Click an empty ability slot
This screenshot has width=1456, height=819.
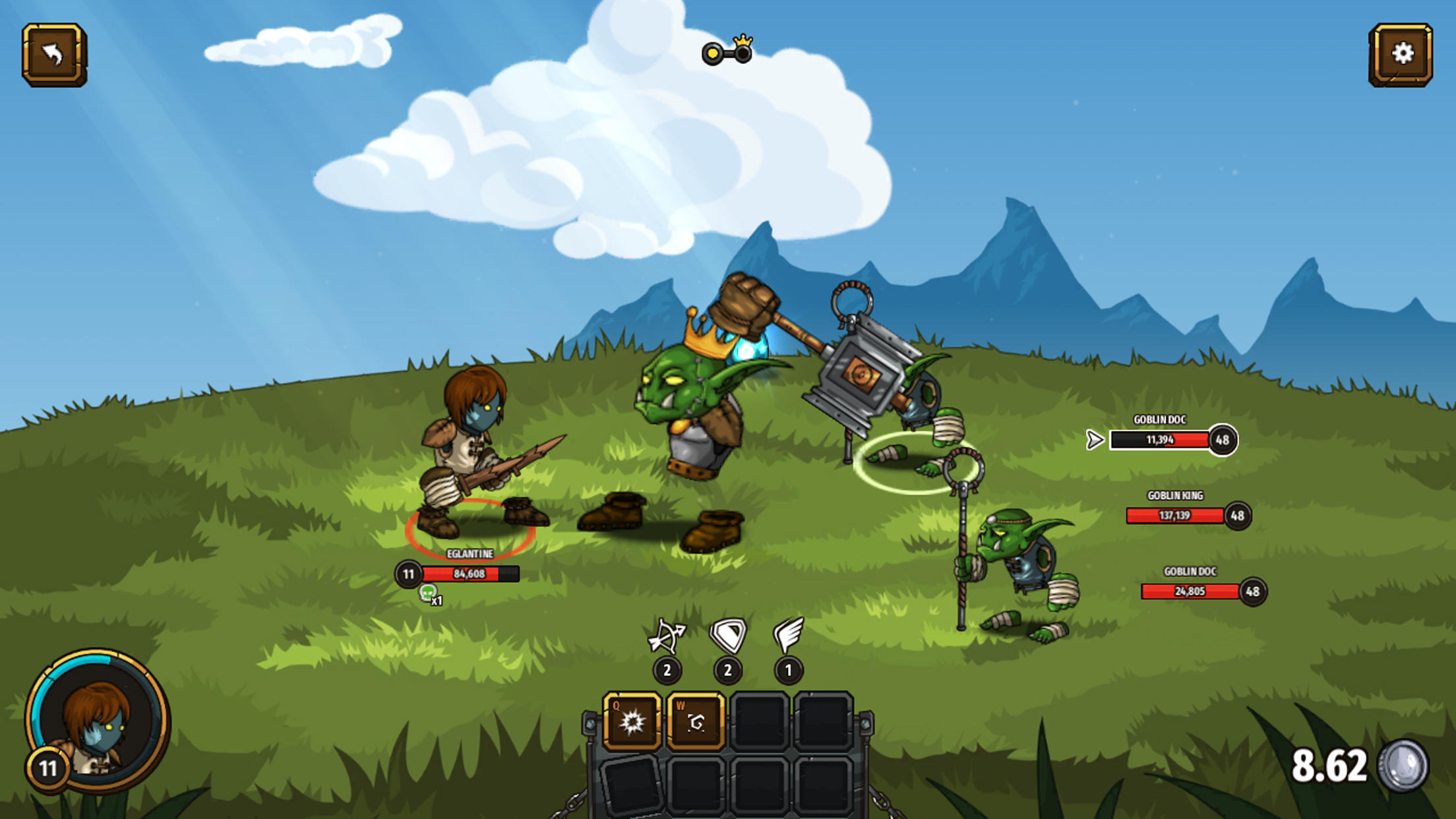758,720
